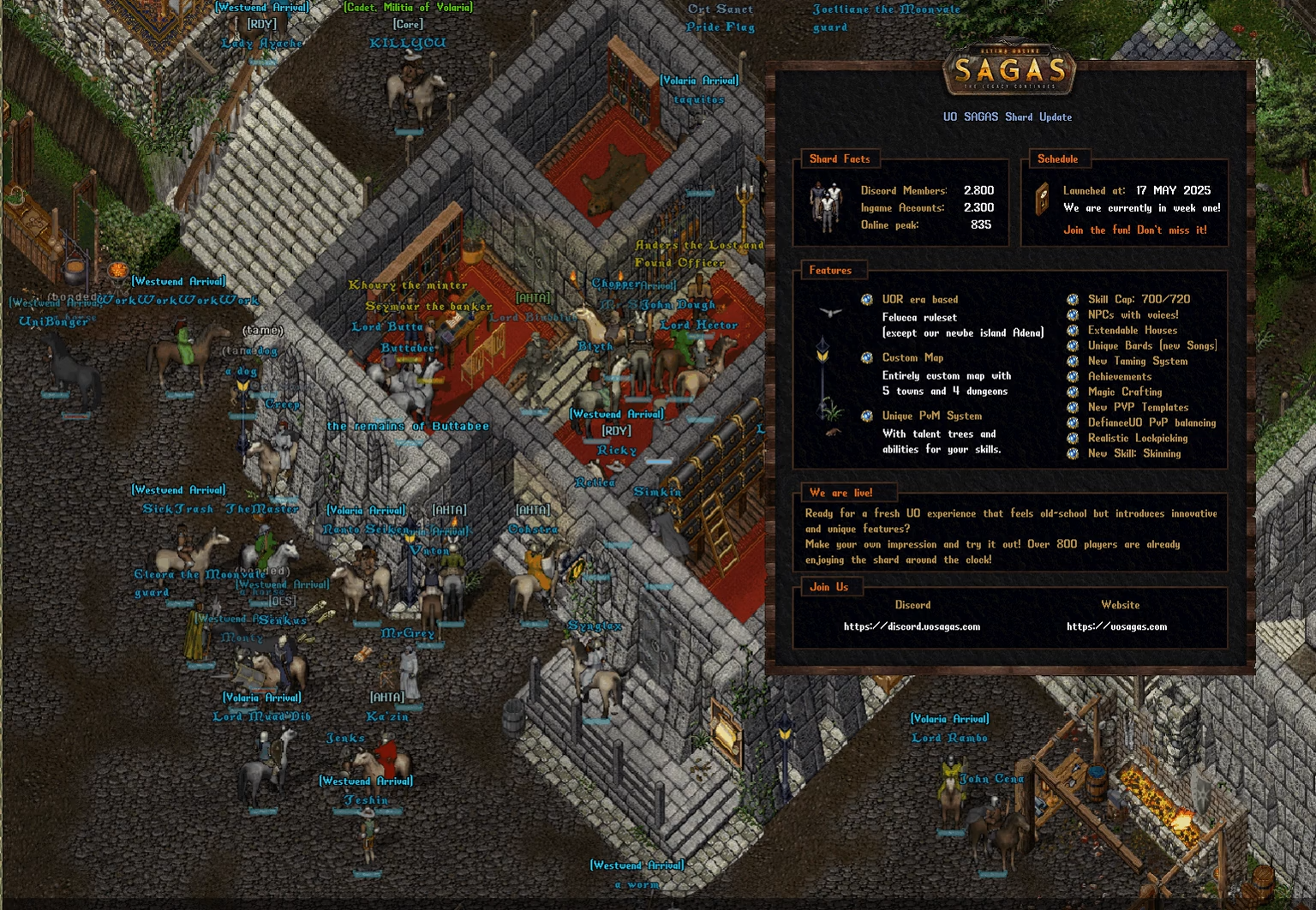Click the Magic Crafting orb icon
Screen dimensions: 1316x910
[x=1071, y=392]
